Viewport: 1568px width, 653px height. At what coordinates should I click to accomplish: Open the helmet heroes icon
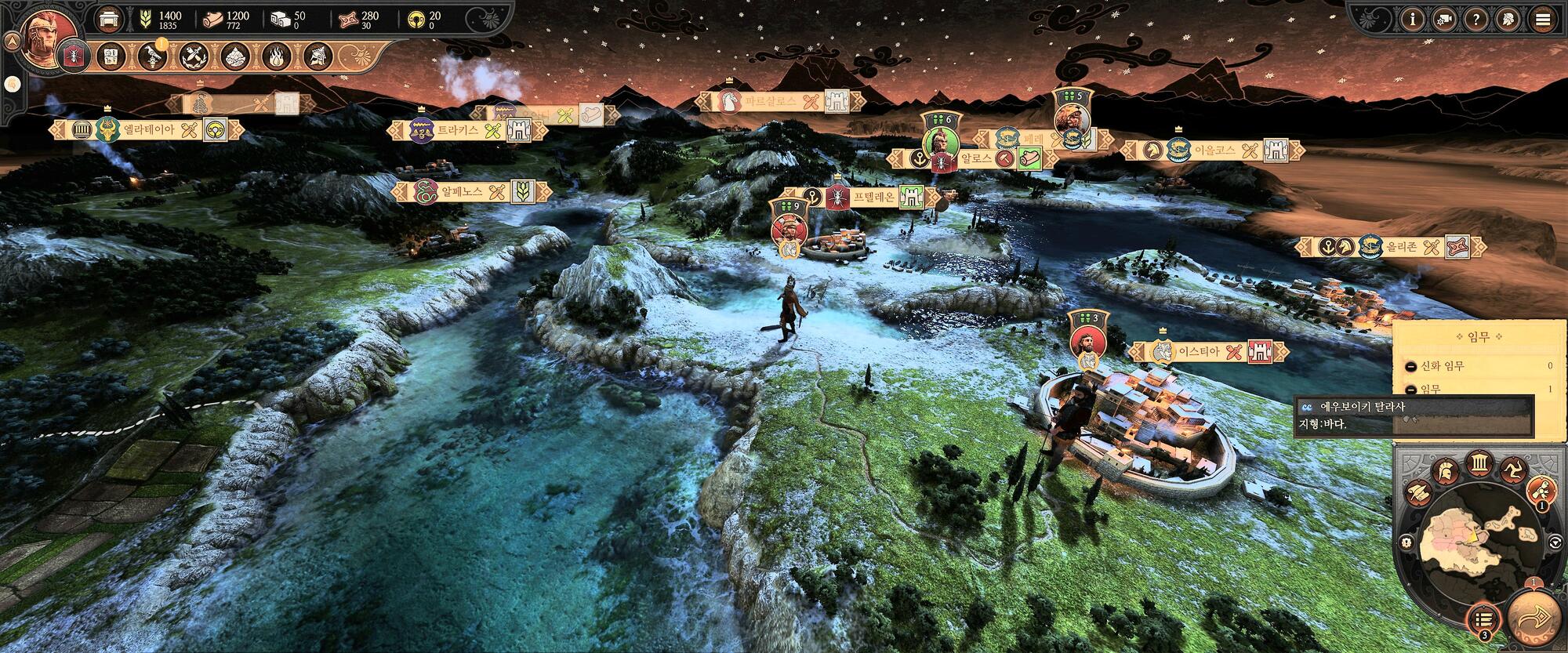coord(318,56)
